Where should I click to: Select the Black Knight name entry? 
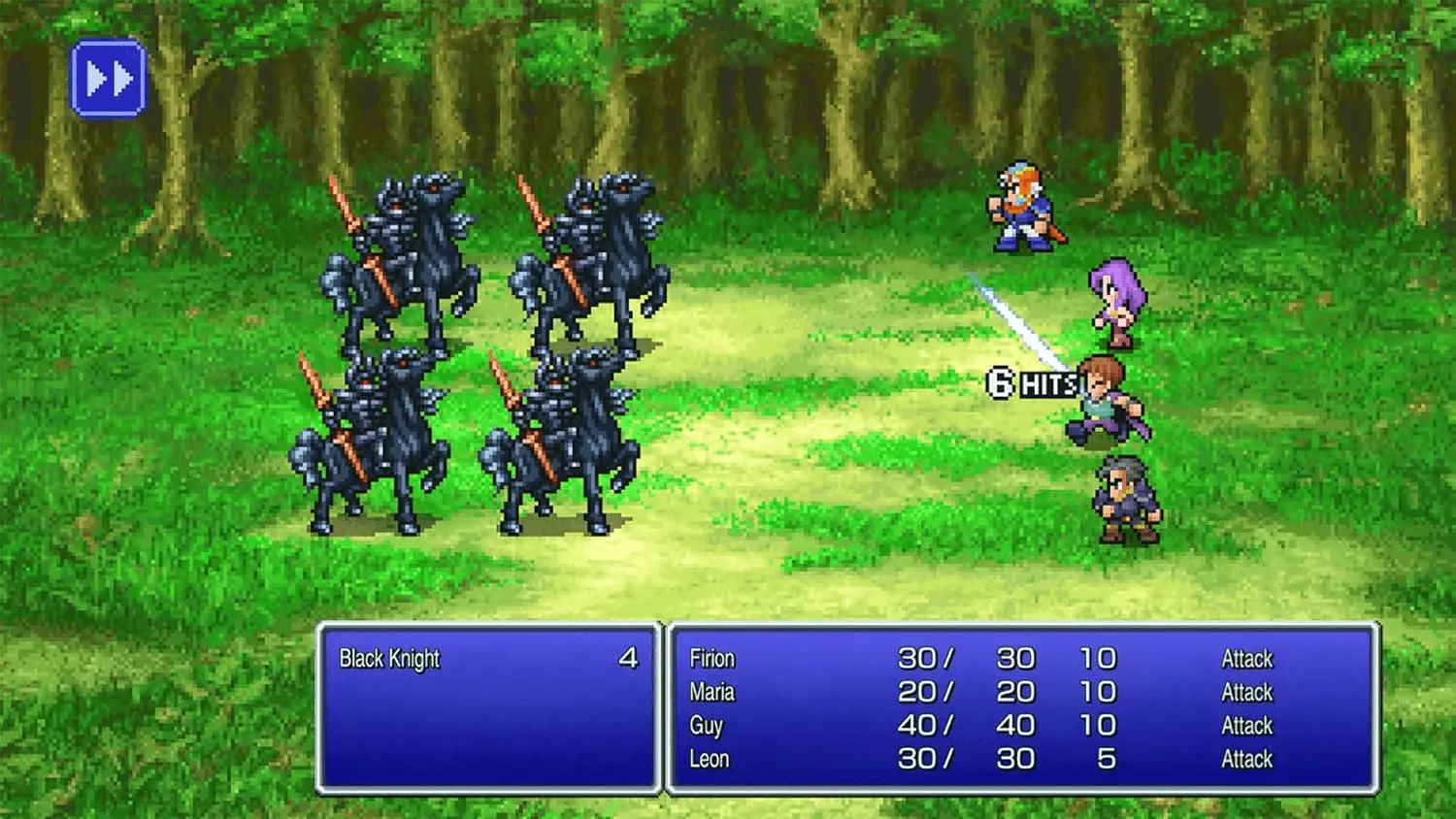click(x=388, y=658)
